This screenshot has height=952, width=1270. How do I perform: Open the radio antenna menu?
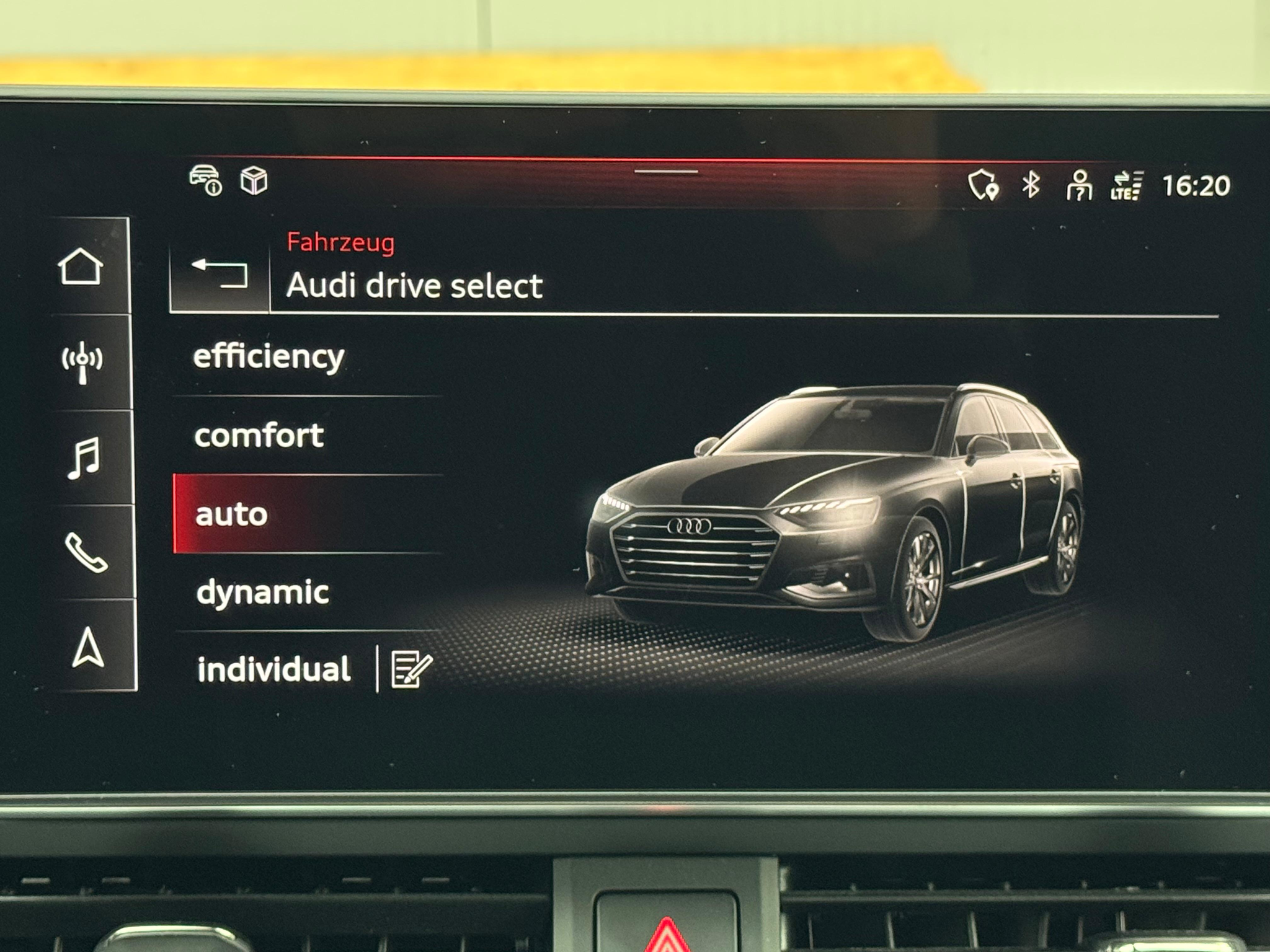(82, 362)
